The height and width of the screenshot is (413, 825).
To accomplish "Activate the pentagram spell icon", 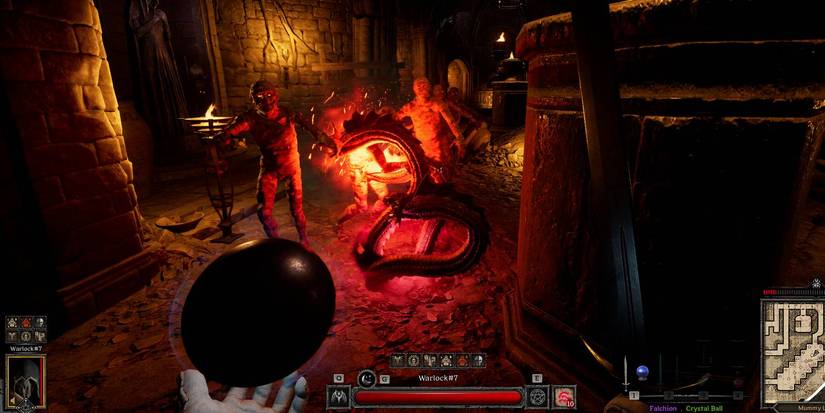I will pos(538,397).
